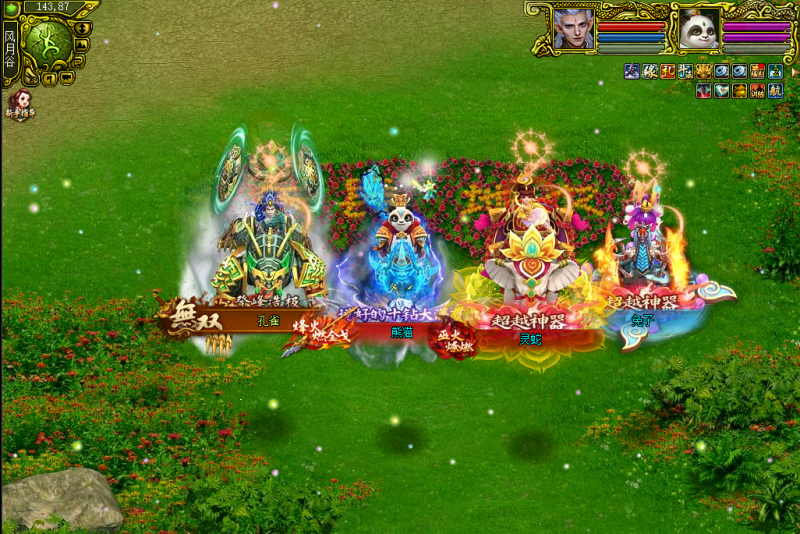
Task: Open the 新手指导 newbie guide
Action: (x=21, y=104)
